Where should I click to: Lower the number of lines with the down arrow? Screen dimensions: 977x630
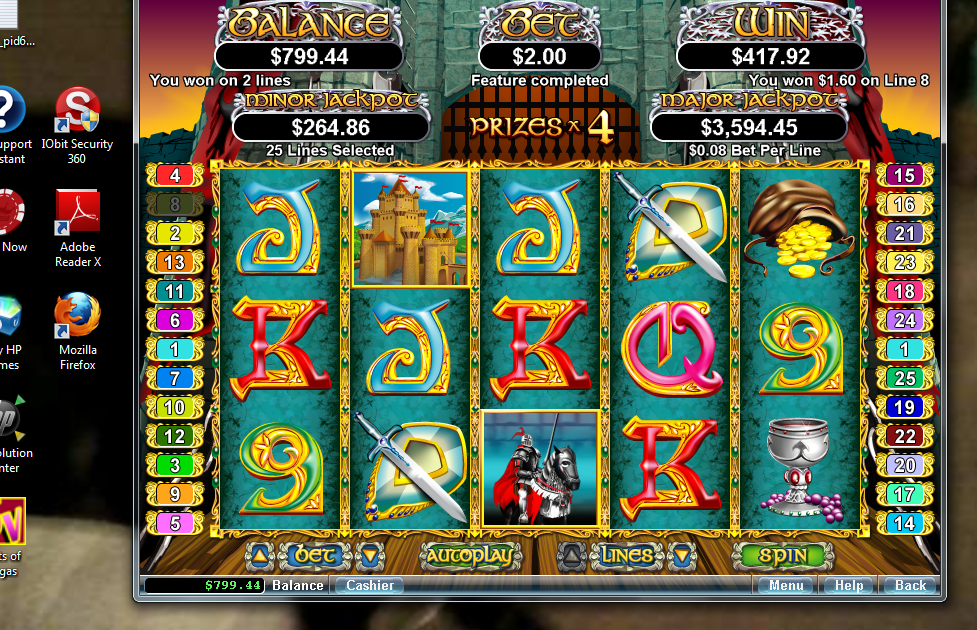(x=681, y=556)
